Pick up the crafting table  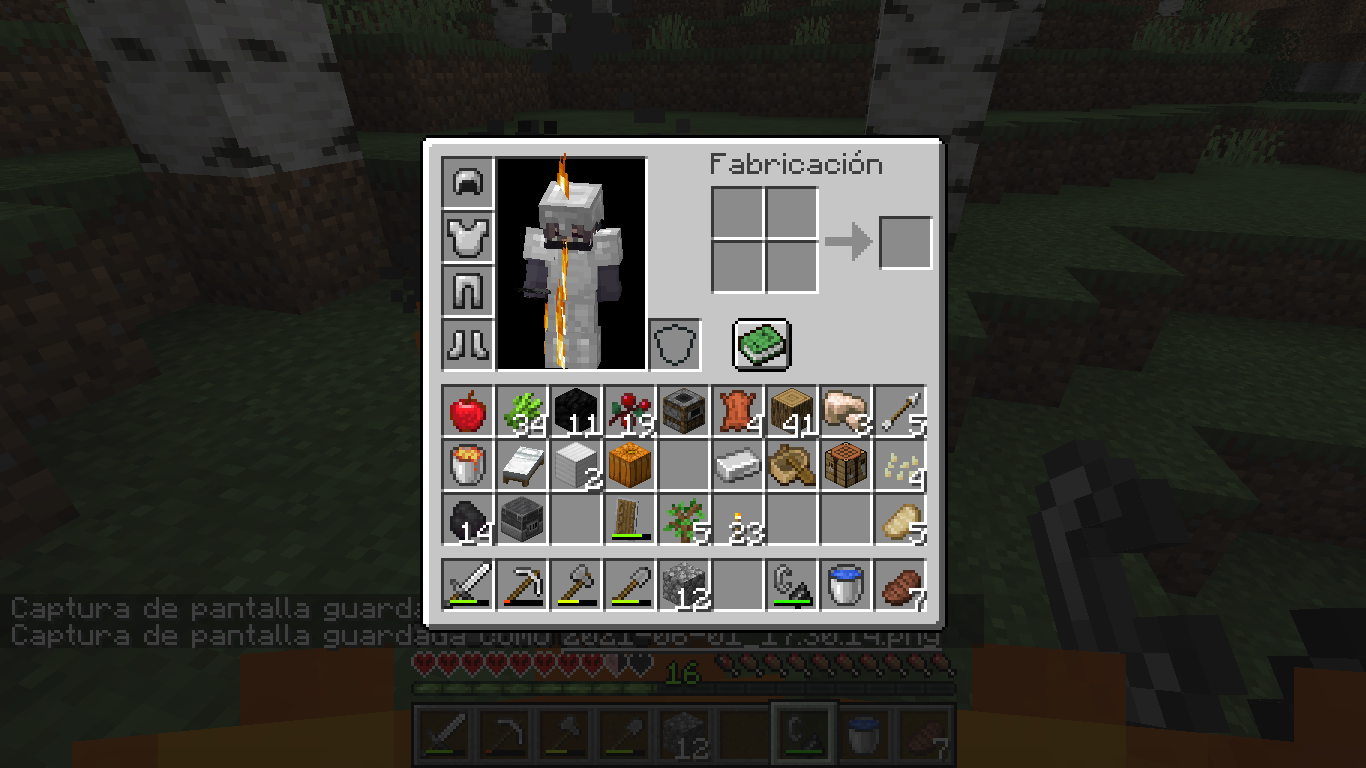pos(845,466)
